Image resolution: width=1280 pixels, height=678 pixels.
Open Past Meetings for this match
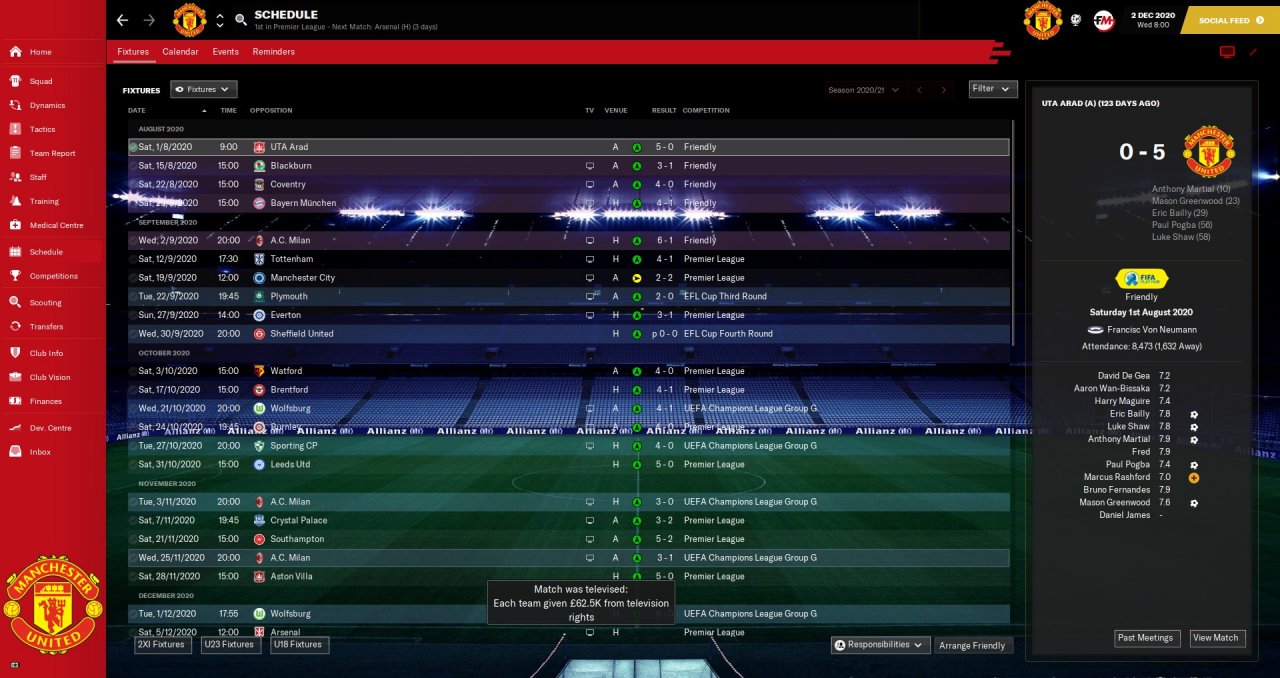click(x=1147, y=638)
